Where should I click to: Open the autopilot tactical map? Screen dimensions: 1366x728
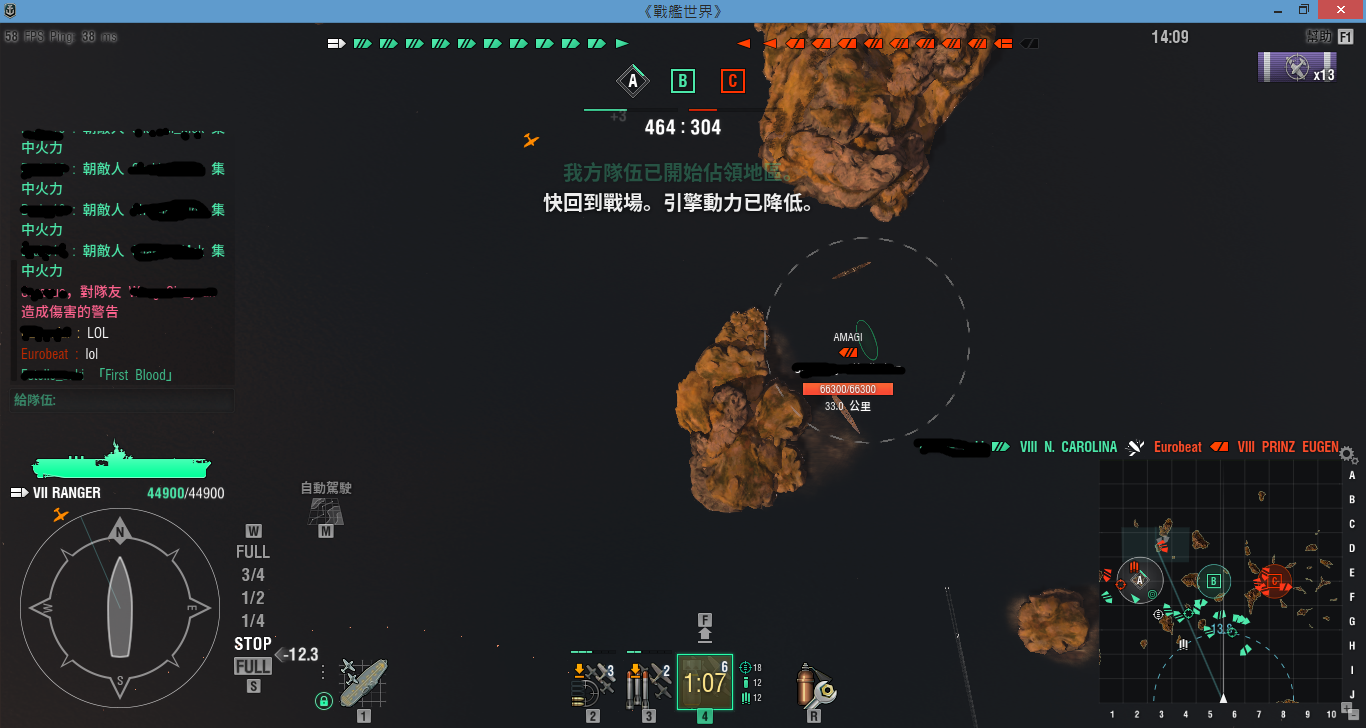click(325, 511)
